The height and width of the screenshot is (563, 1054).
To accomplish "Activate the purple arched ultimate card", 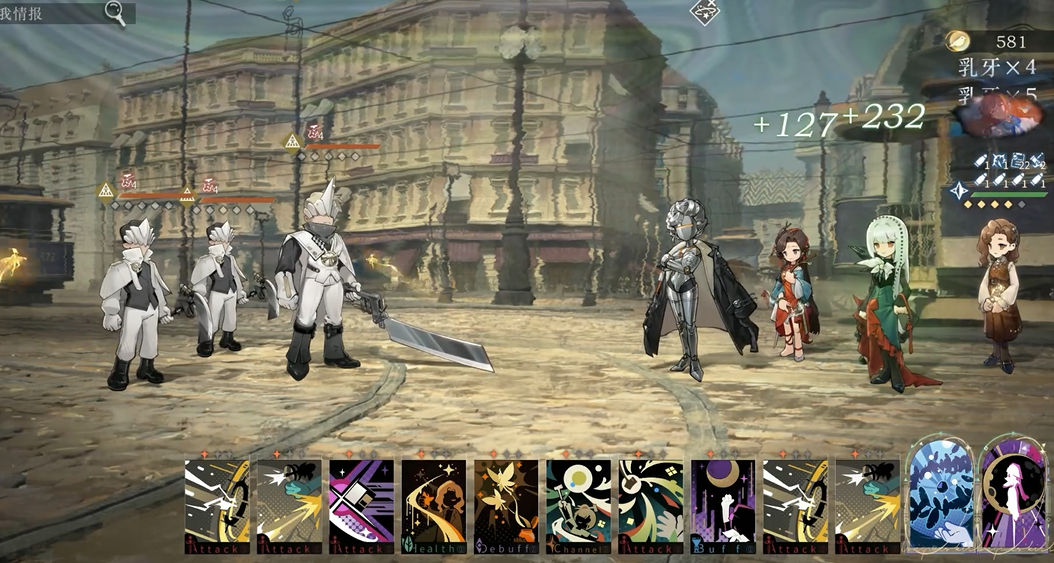I will point(1012,494).
